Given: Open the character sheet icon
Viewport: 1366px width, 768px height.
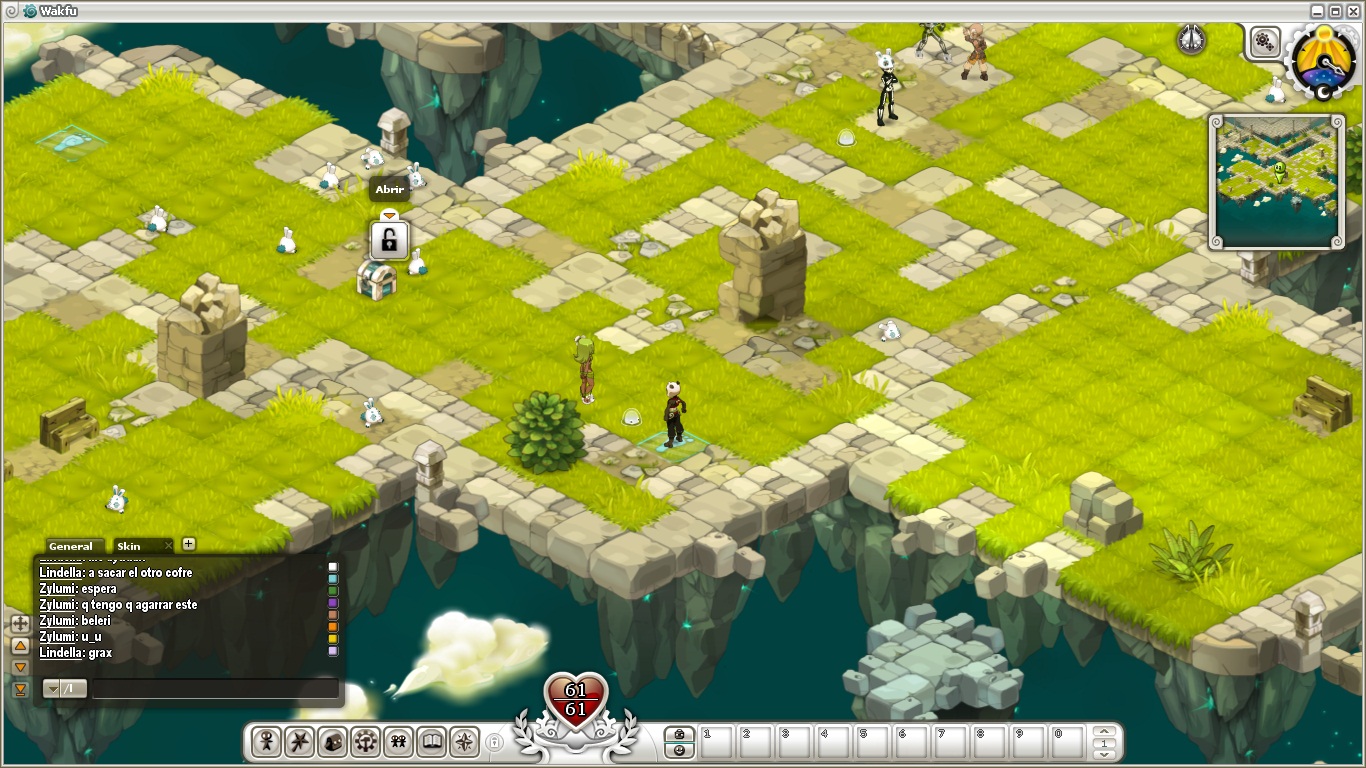Looking at the screenshot, I should point(267,742).
